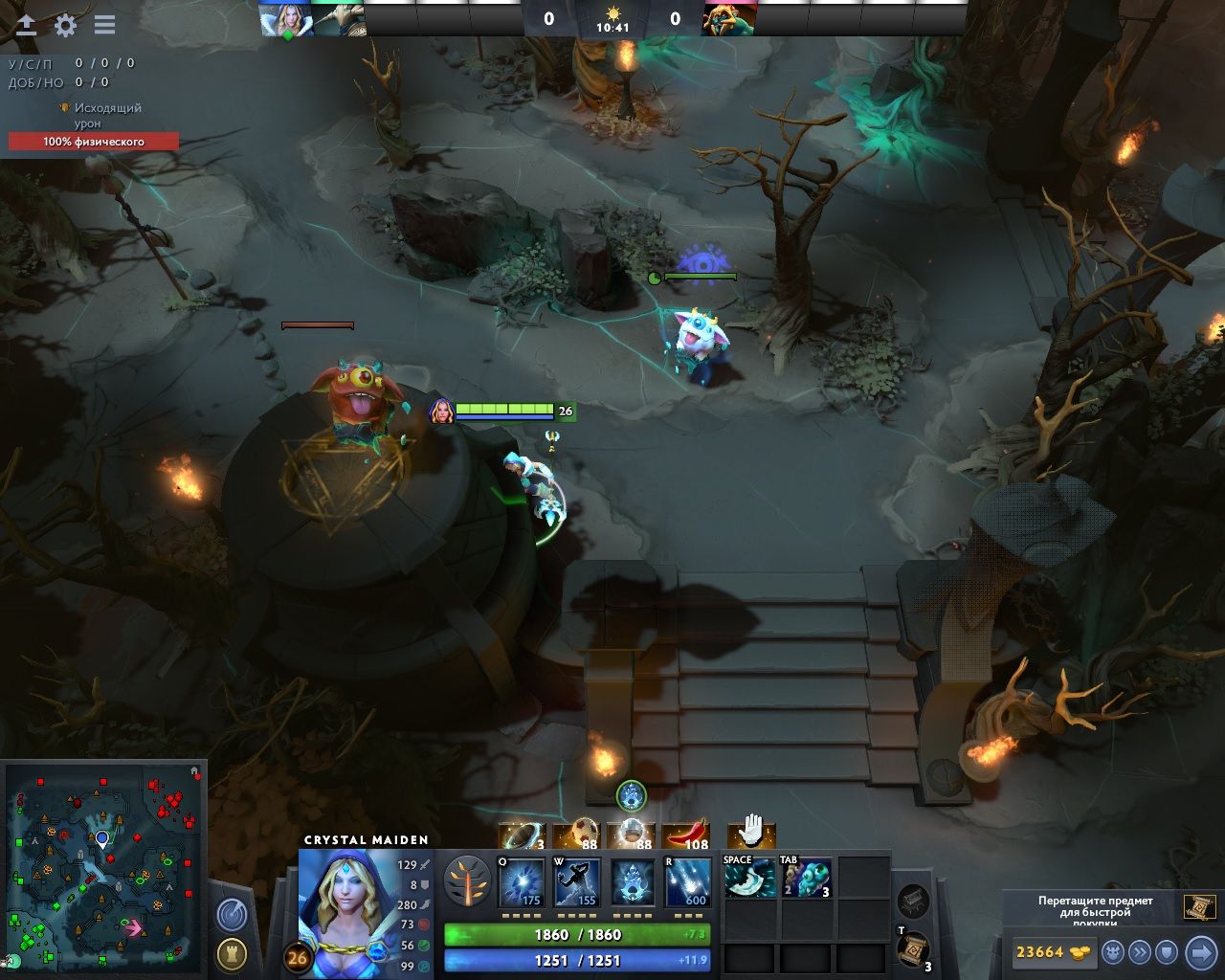Use the item in the TAB slot
Image resolution: width=1225 pixels, height=980 pixels.
coord(807,878)
